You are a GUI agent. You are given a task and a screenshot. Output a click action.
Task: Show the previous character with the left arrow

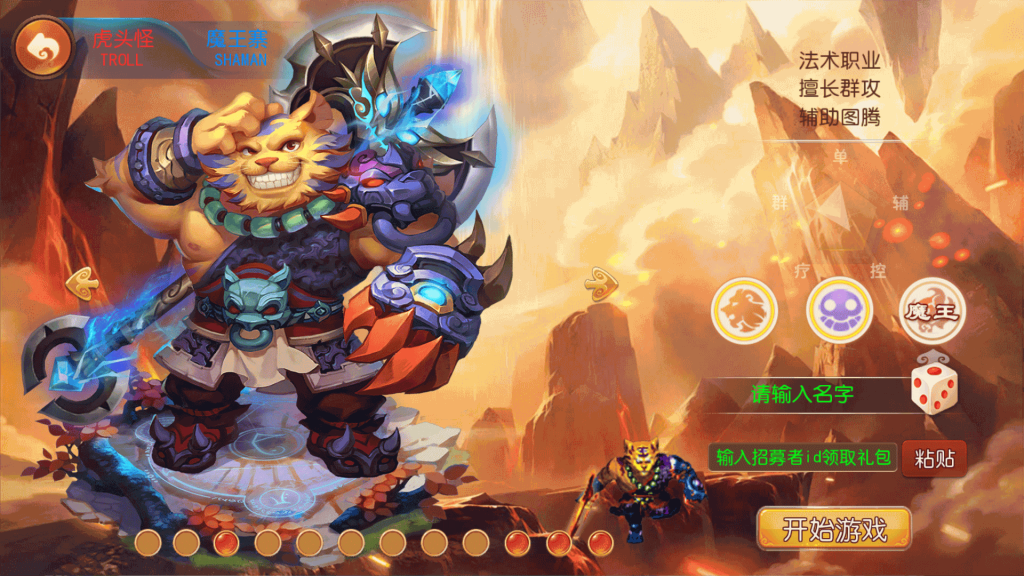tap(82, 284)
